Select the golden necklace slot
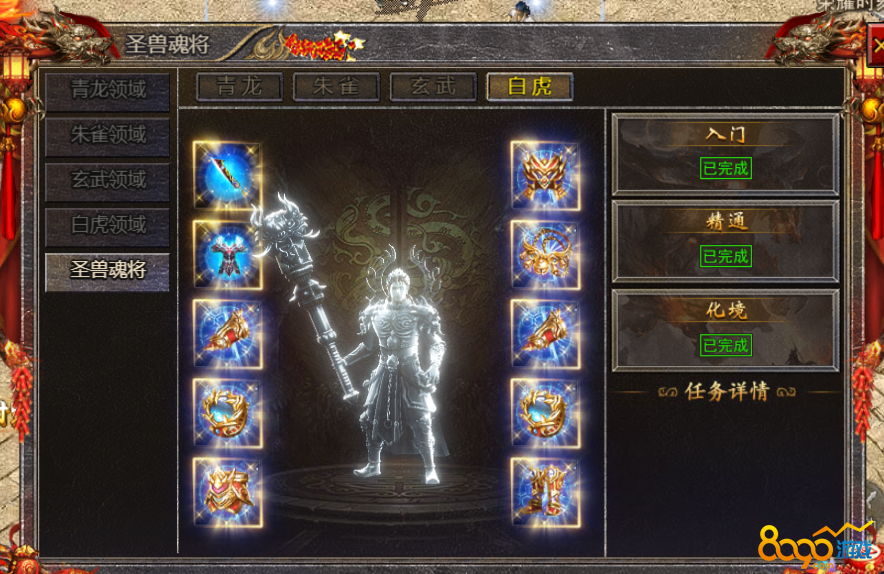Screen dimensions: 884x574 [x=545, y=254]
